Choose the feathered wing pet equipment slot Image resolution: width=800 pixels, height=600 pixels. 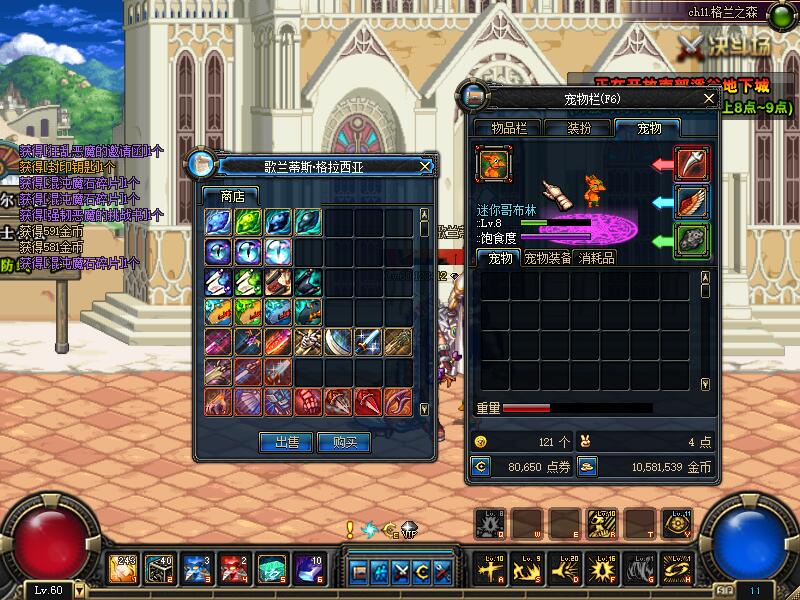coord(692,201)
